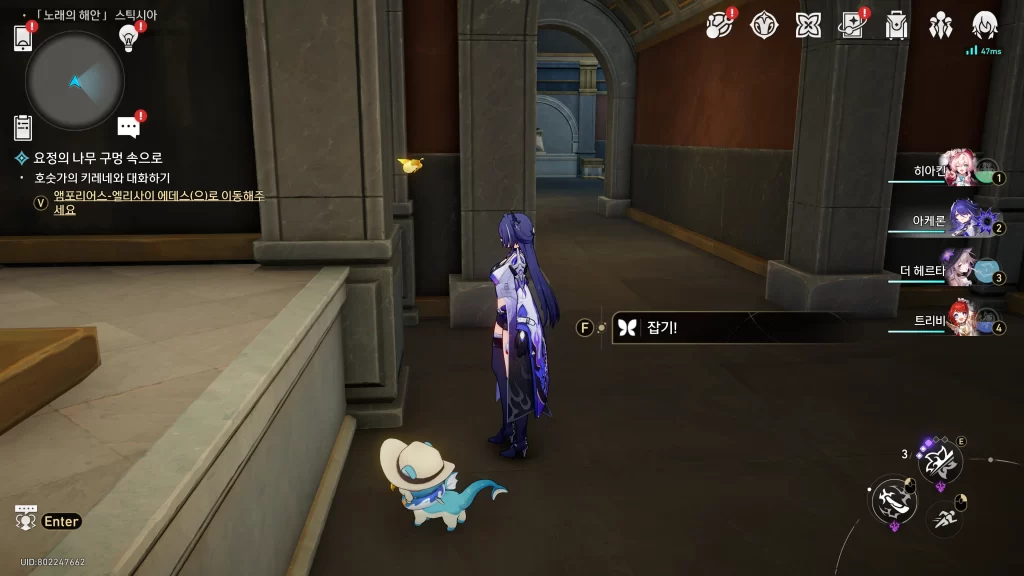Open the chat speech bubble icon

point(128,127)
